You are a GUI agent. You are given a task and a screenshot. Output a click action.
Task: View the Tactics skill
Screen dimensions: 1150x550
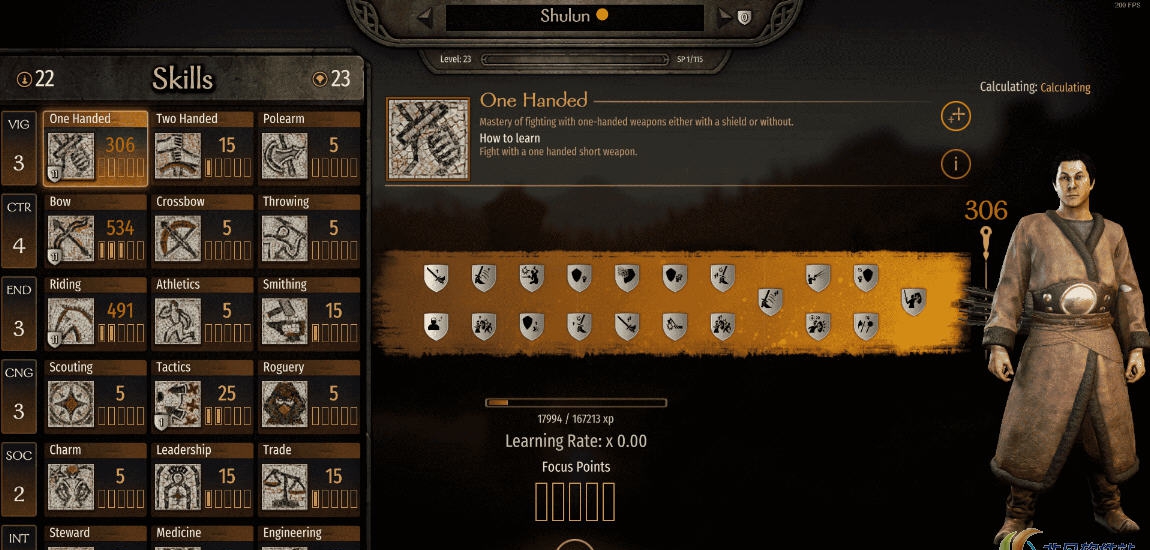click(202, 397)
